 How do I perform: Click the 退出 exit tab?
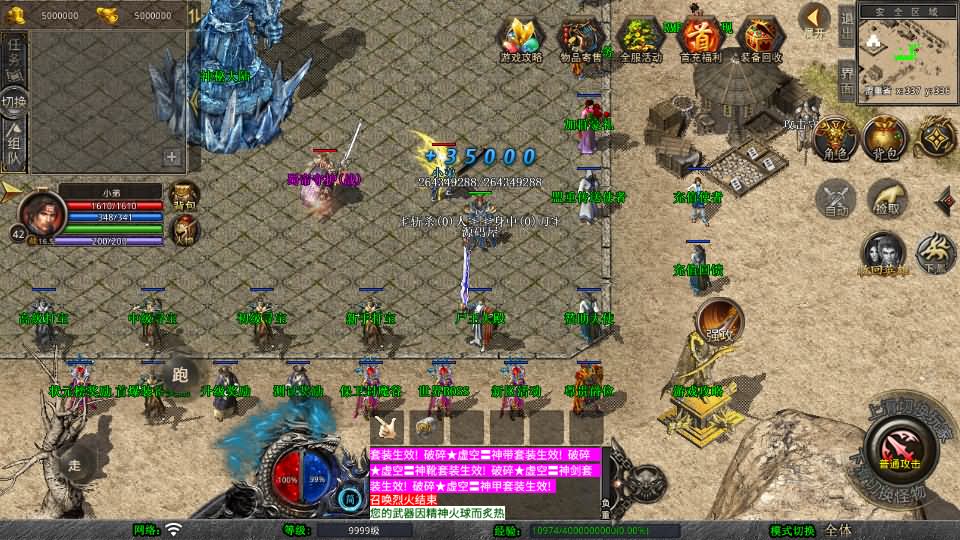click(847, 26)
